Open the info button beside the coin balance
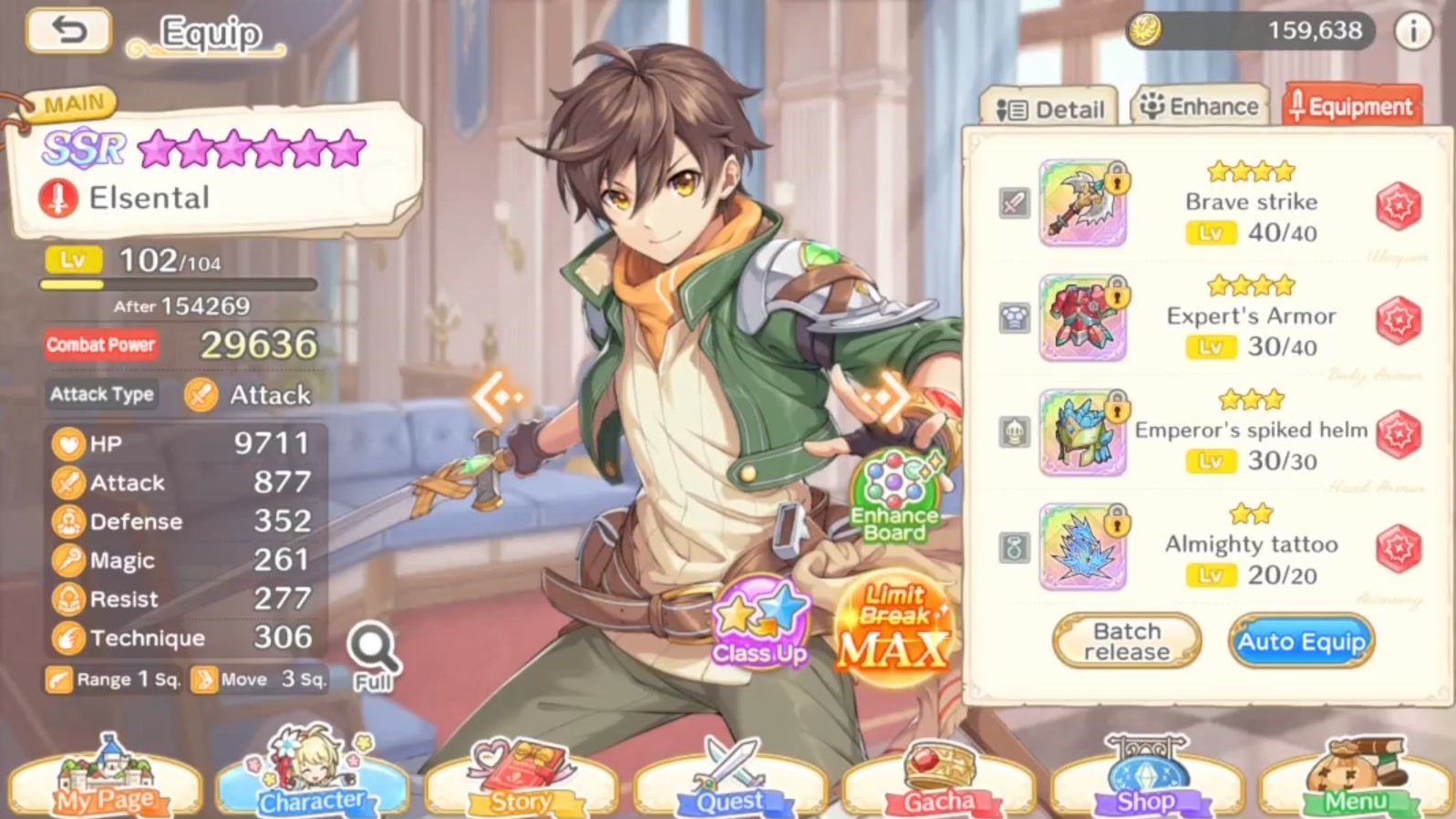Viewport: 1456px width, 819px height. (1412, 32)
